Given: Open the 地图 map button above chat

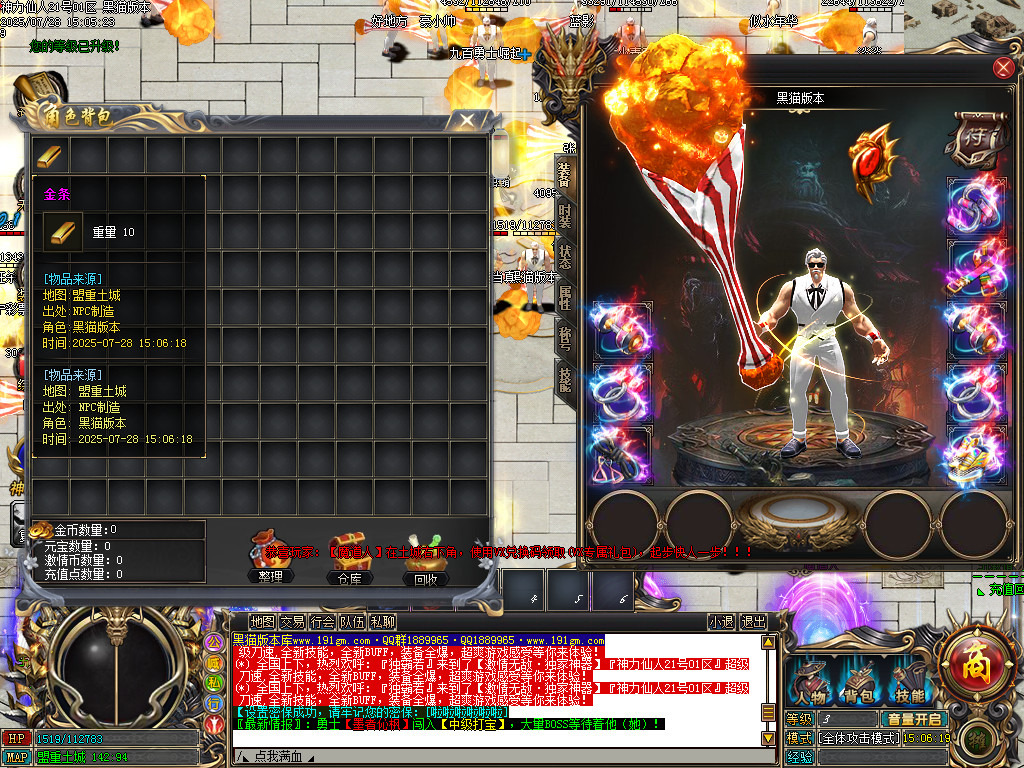Looking at the screenshot, I should 262,622.
